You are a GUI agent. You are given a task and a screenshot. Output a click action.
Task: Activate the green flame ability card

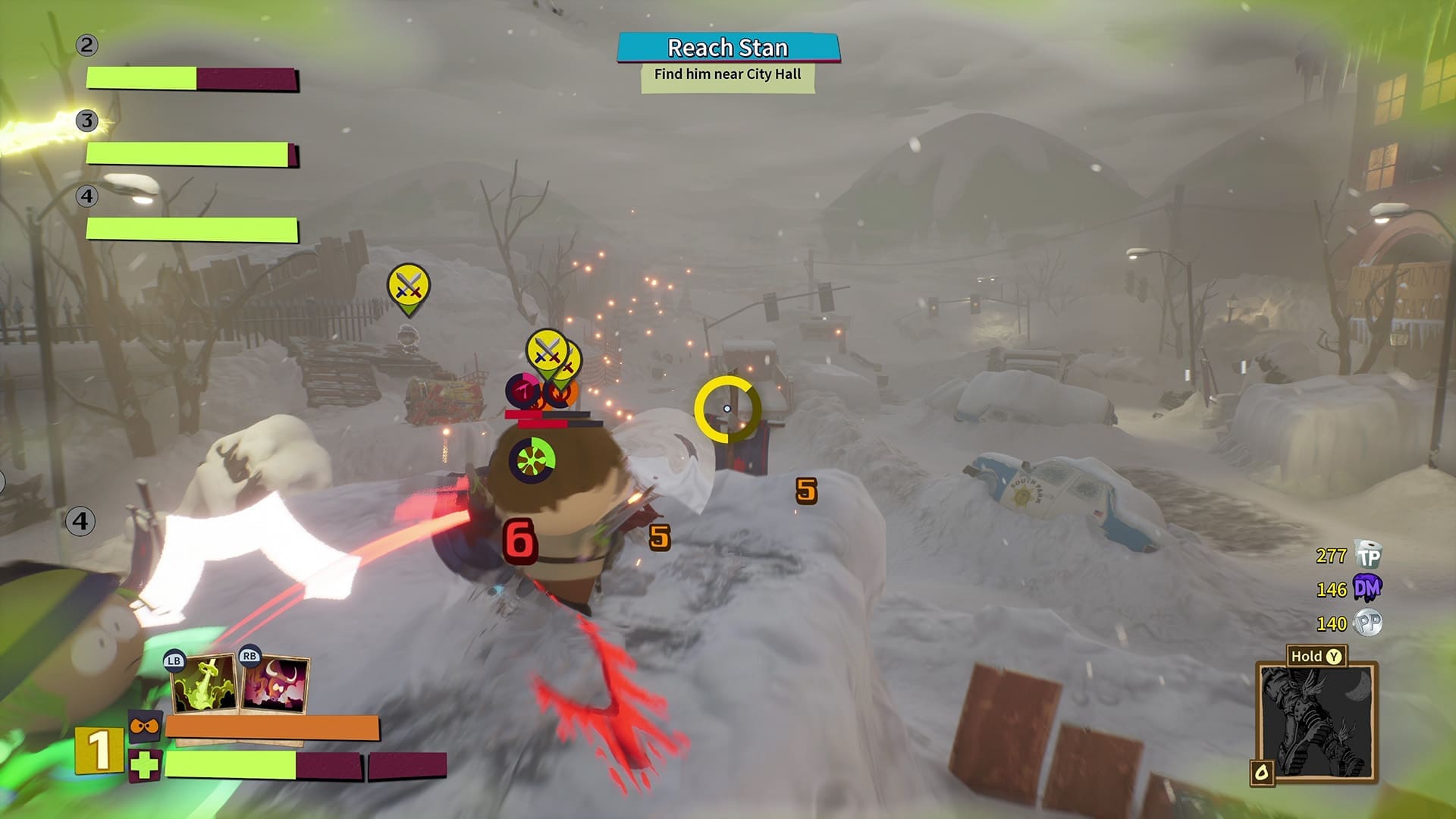click(x=203, y=685)
